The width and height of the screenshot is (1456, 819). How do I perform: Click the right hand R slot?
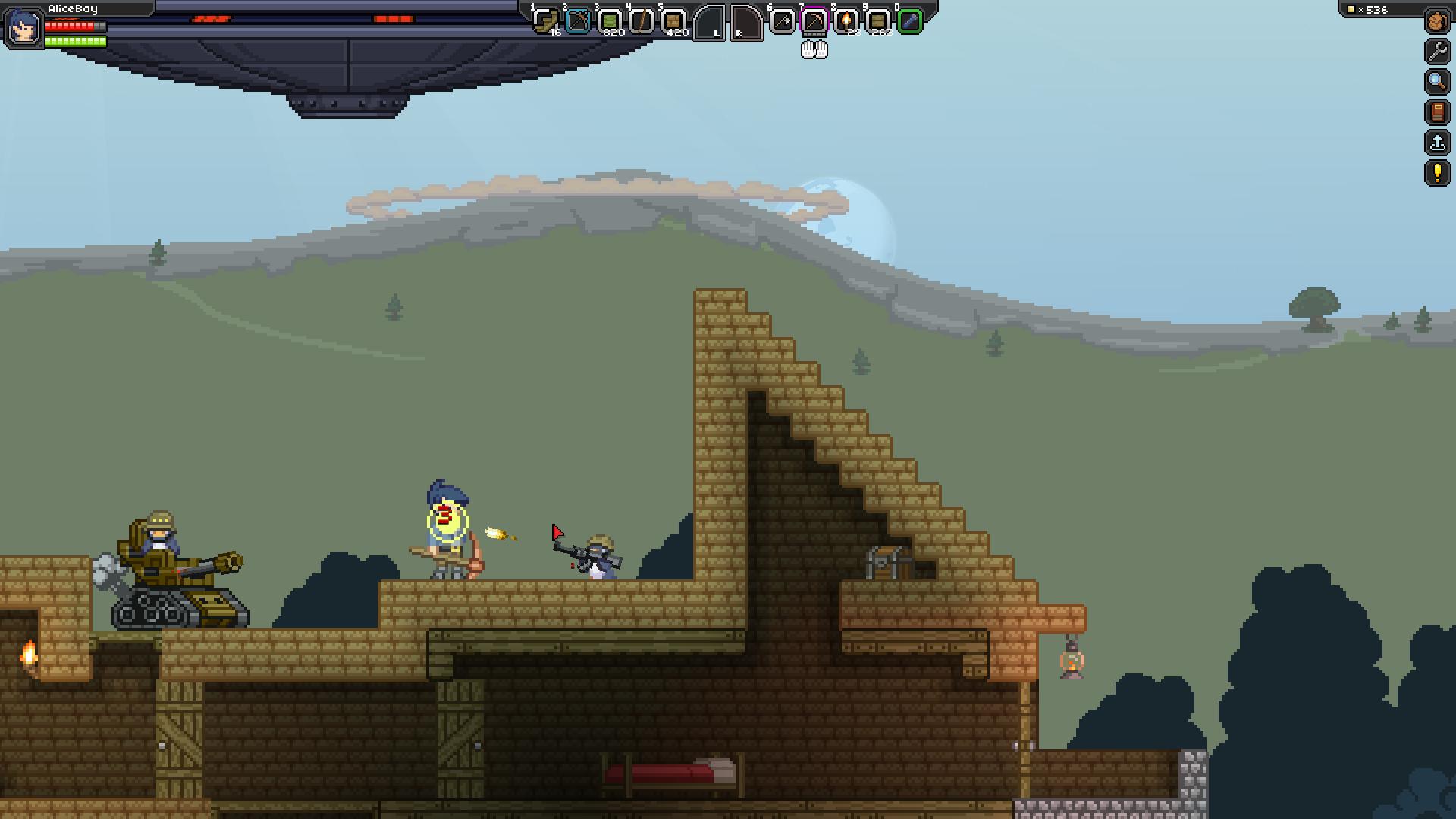pyautogui.click(x=745, y=23)
